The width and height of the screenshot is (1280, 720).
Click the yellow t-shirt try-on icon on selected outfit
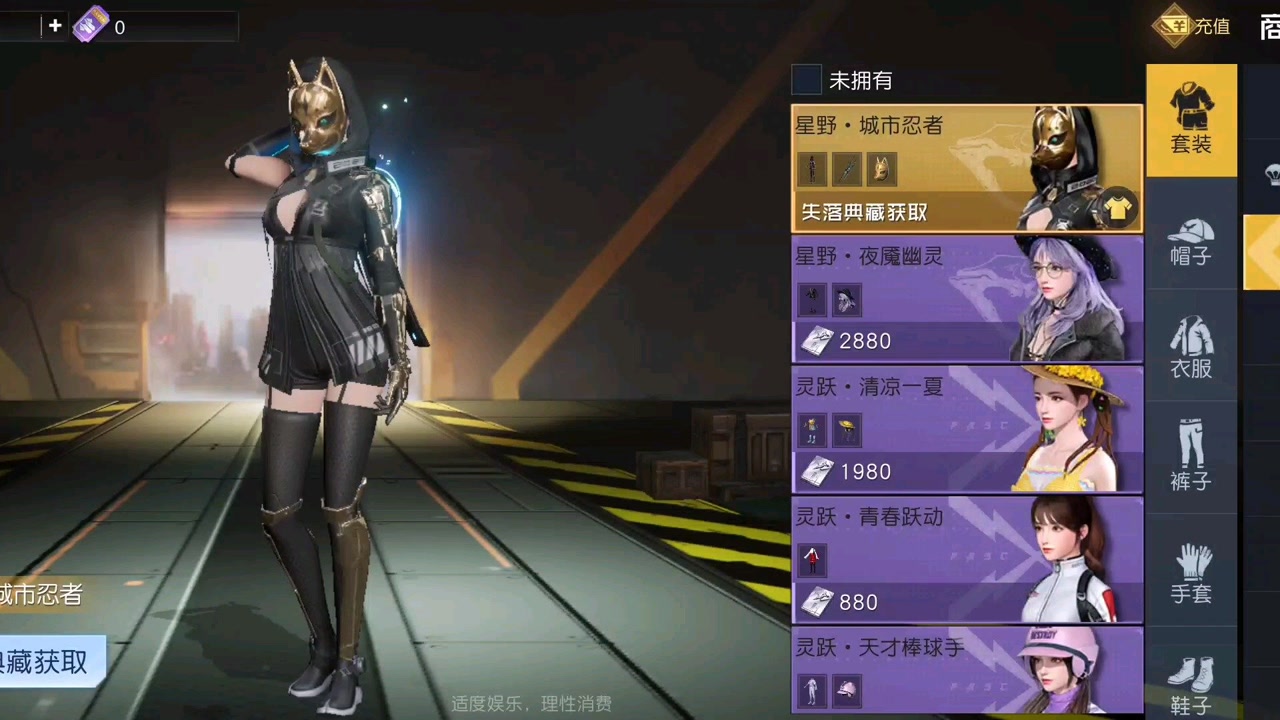[1117, 209]
